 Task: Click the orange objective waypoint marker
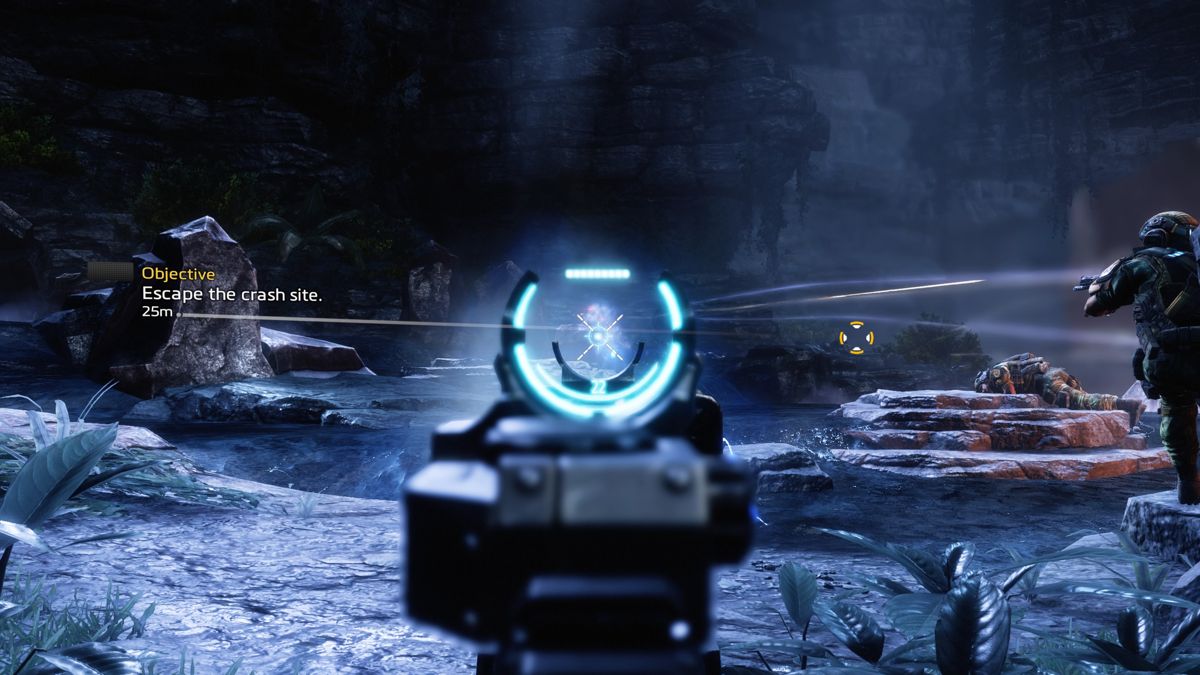coord(855,337)
